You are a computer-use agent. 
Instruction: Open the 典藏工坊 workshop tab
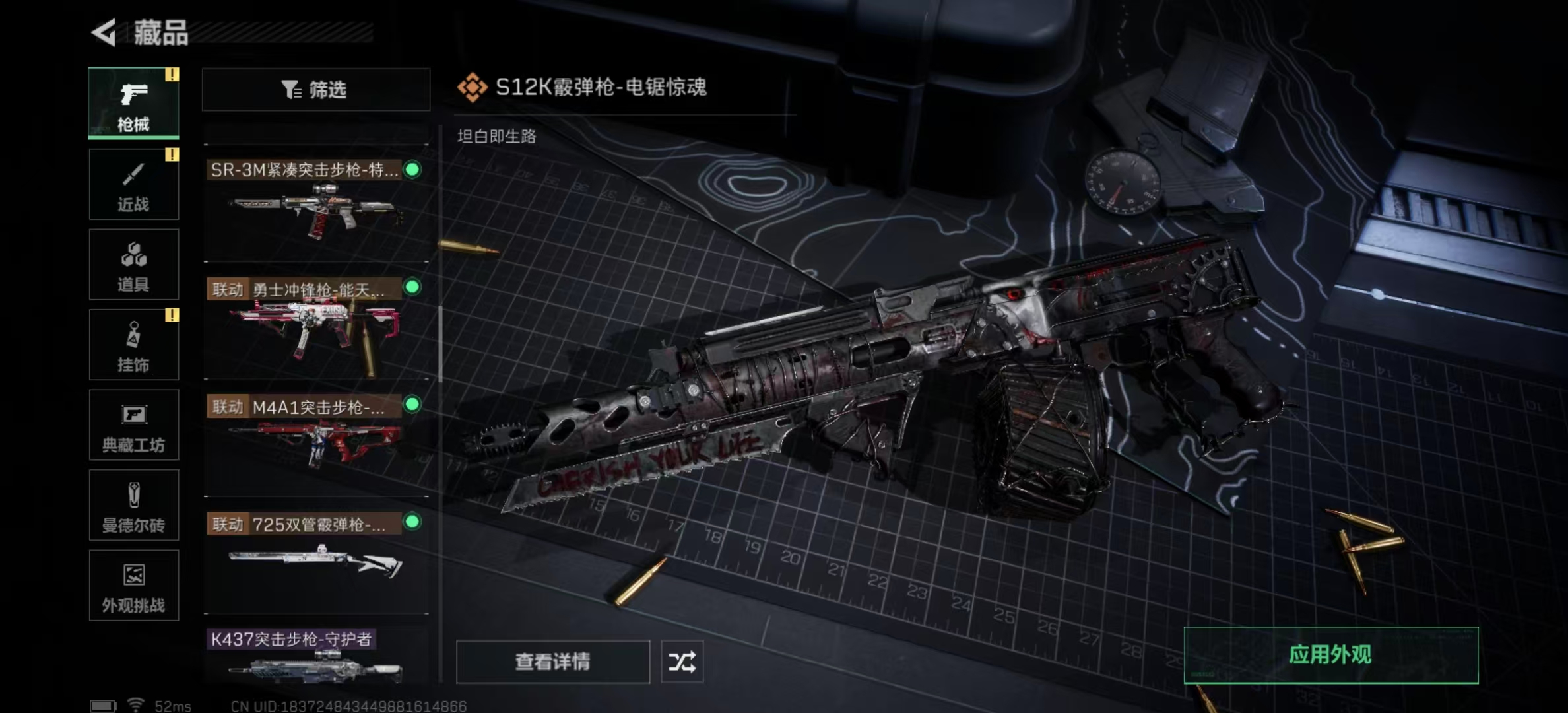pos(133,425)
